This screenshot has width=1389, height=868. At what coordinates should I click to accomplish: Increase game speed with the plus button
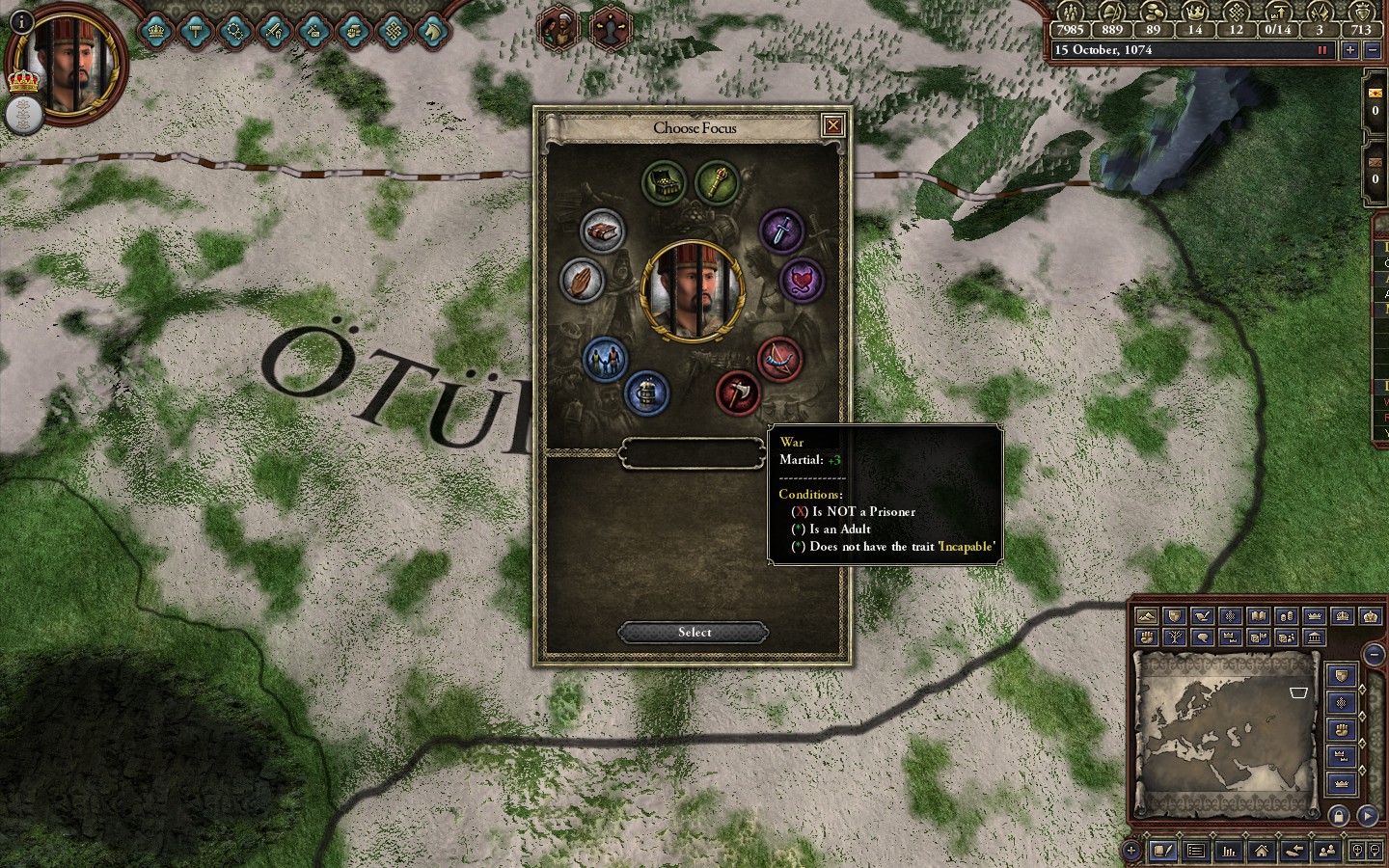(1349, 50)
